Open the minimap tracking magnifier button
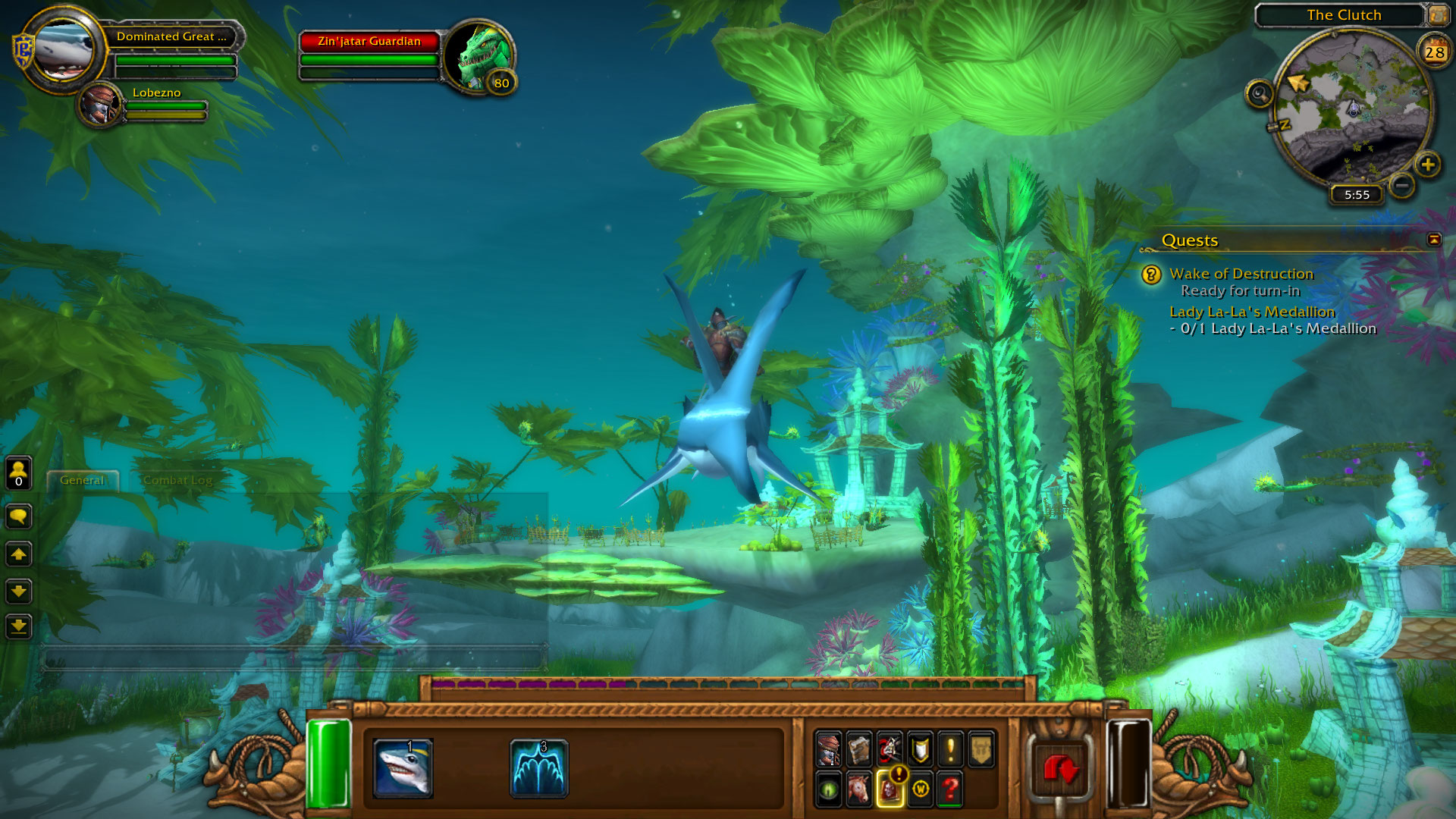 pos(1259,94)
